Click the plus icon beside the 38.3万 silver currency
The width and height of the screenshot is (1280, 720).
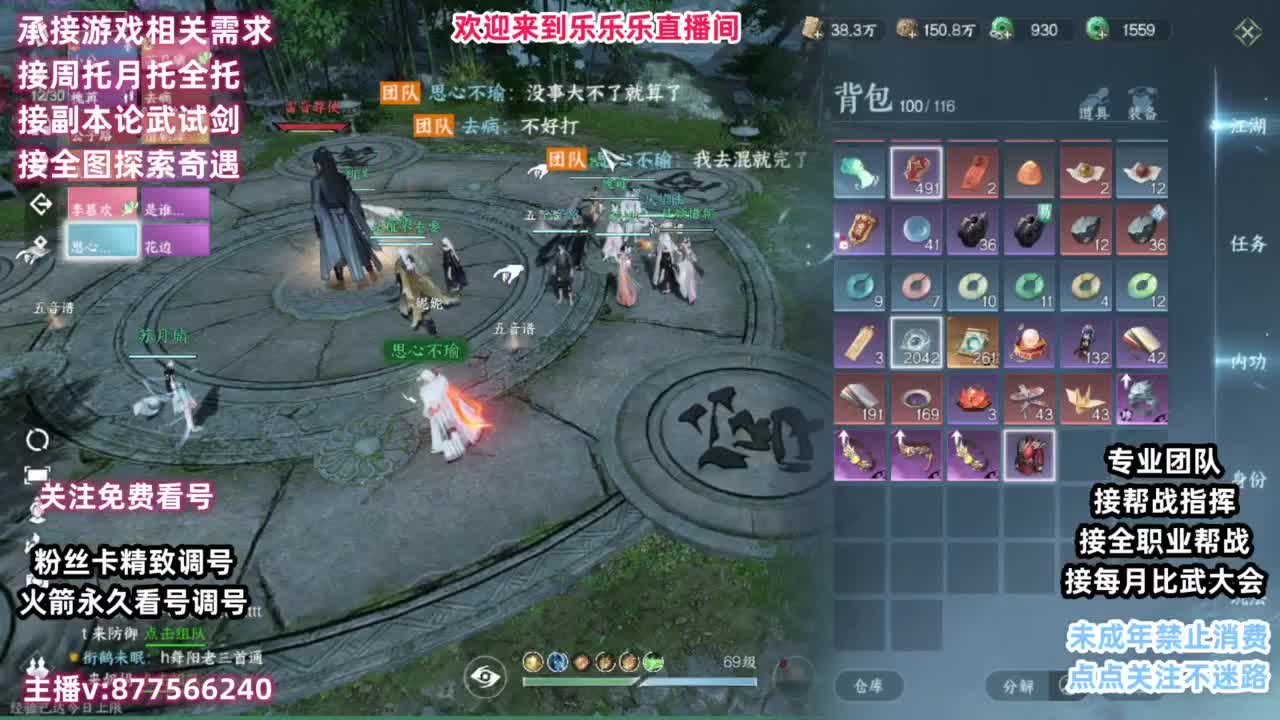pos(817,35)
